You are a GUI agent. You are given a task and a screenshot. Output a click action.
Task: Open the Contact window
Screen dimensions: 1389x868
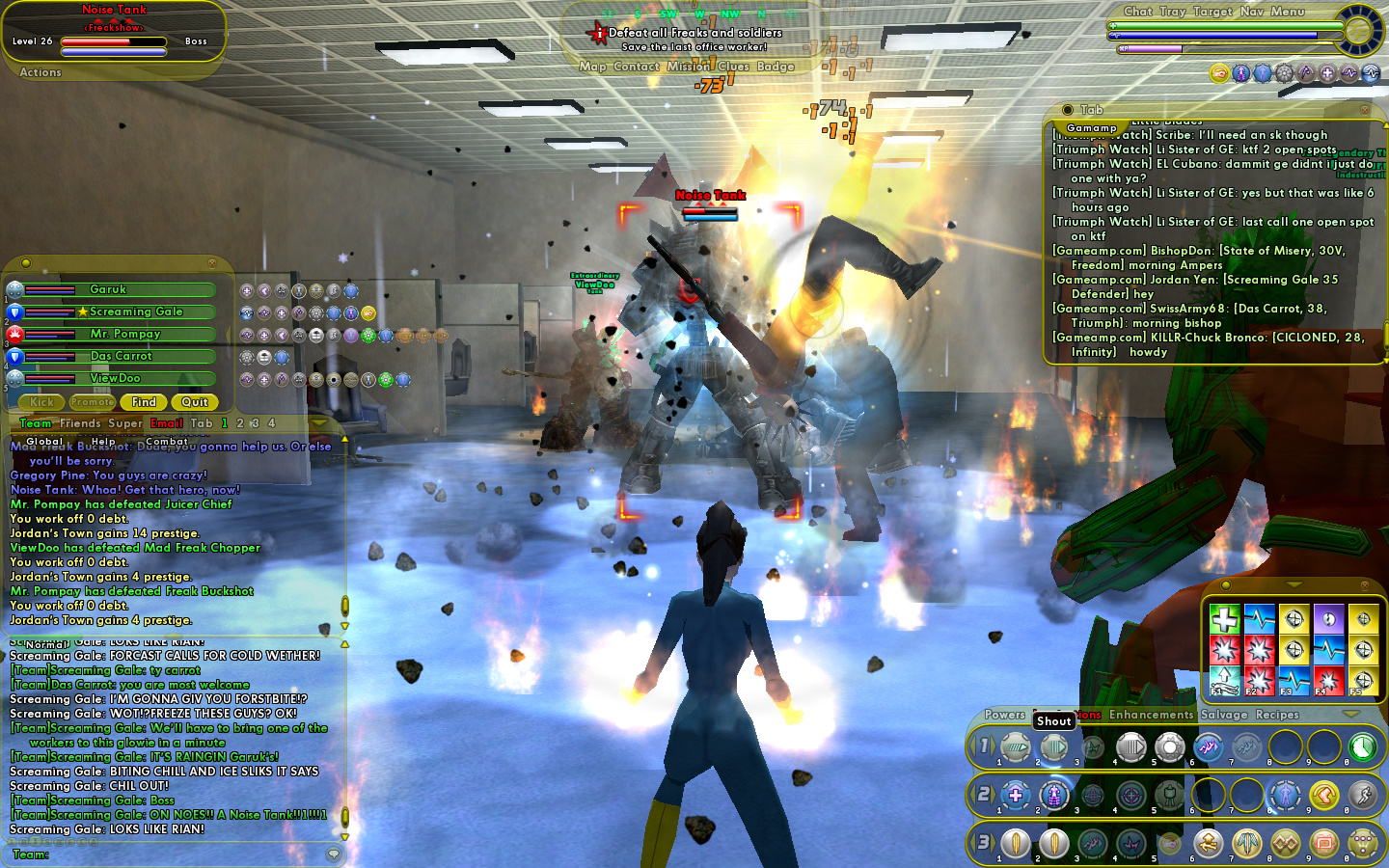636,67
